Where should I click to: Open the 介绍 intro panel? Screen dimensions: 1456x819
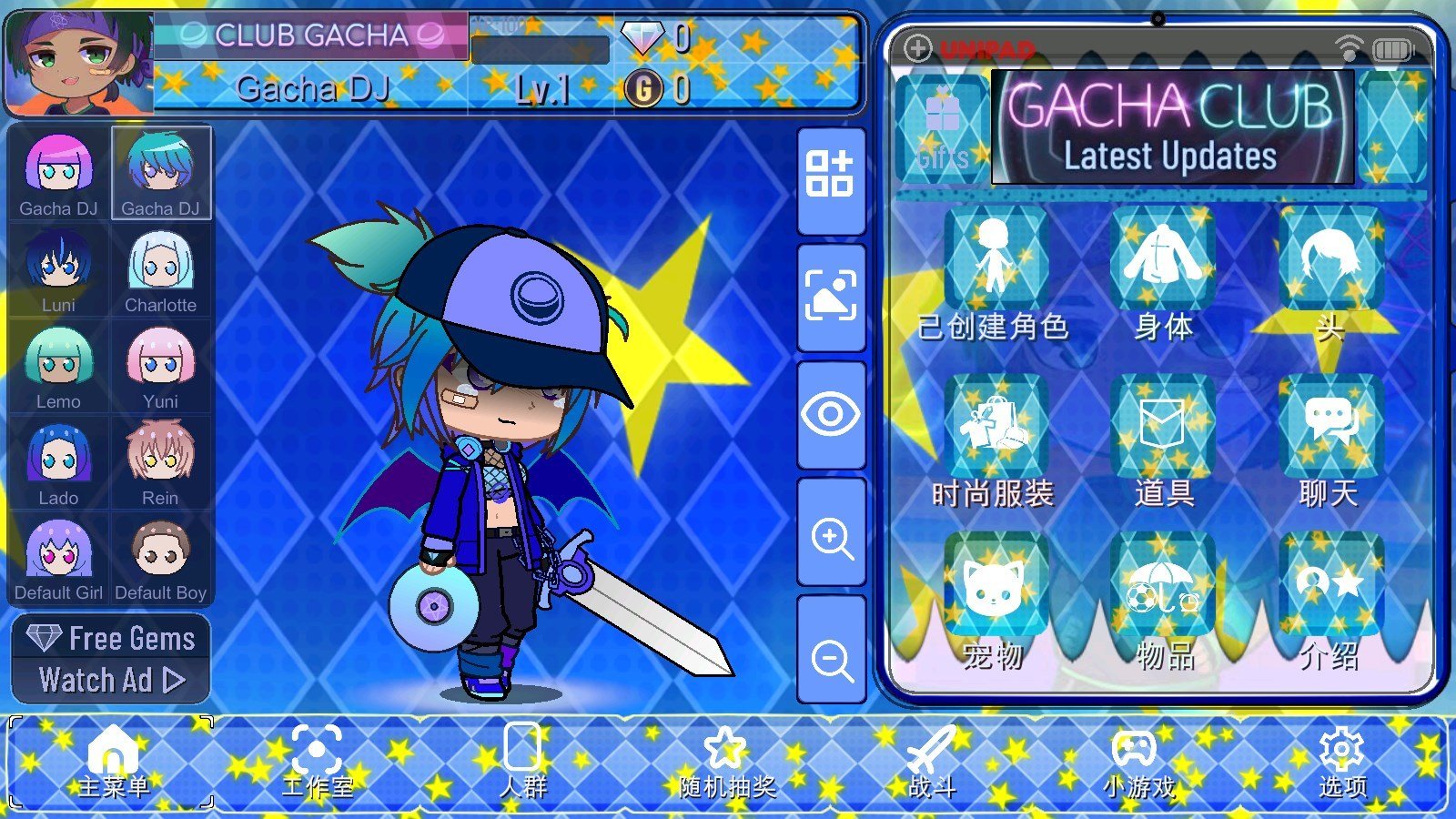[1328, 582]
